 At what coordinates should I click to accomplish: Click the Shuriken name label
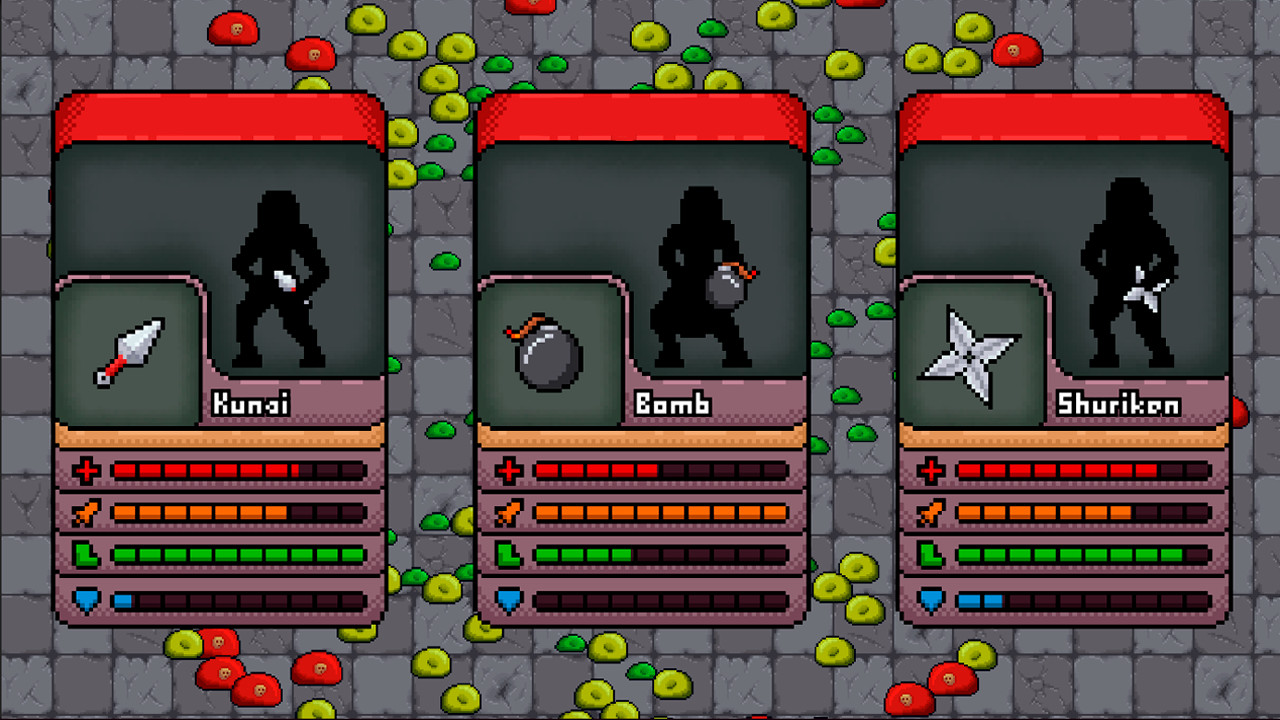click(1116, 403)
